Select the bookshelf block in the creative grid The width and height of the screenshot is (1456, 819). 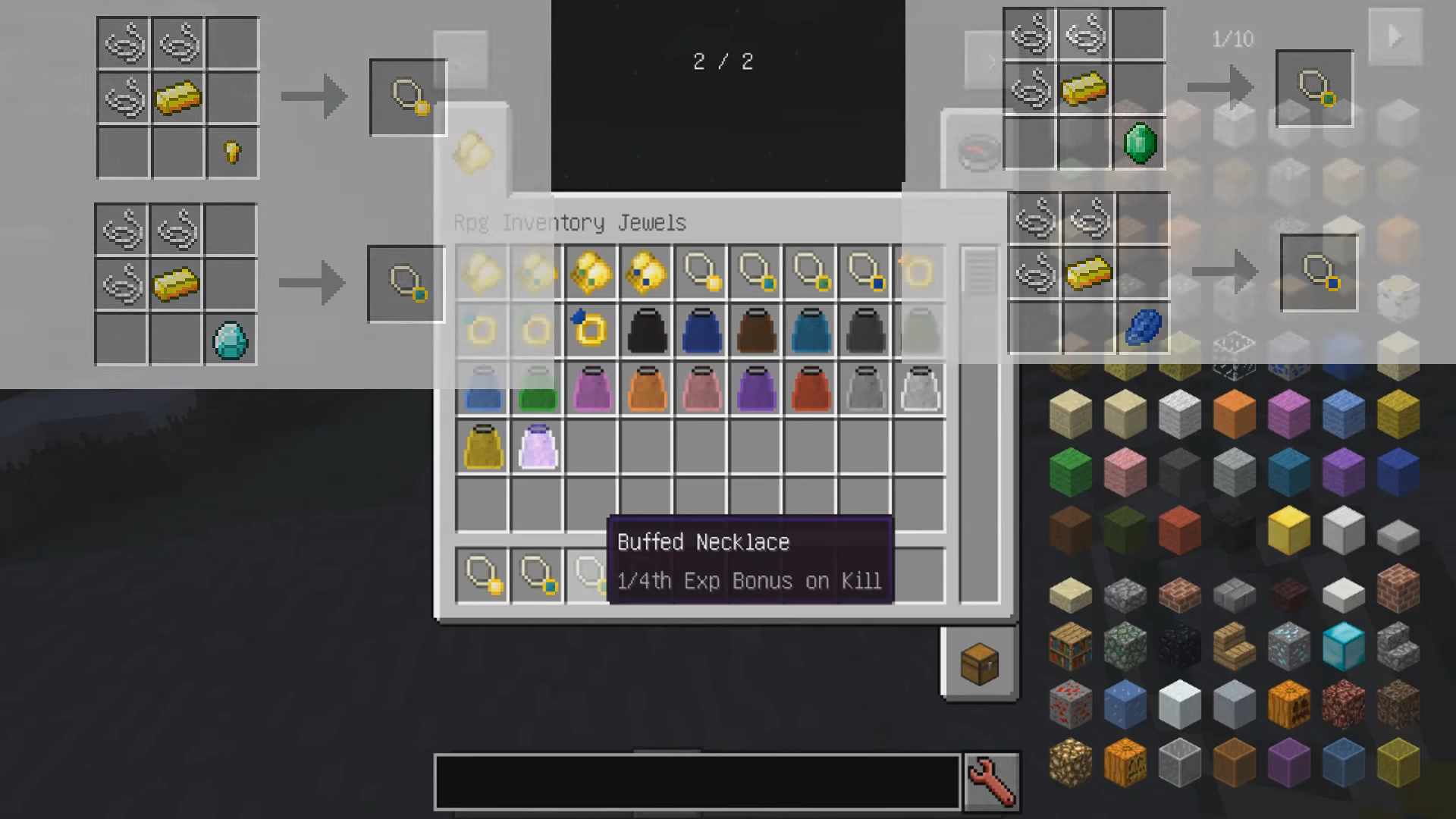tap(1069, 647)
